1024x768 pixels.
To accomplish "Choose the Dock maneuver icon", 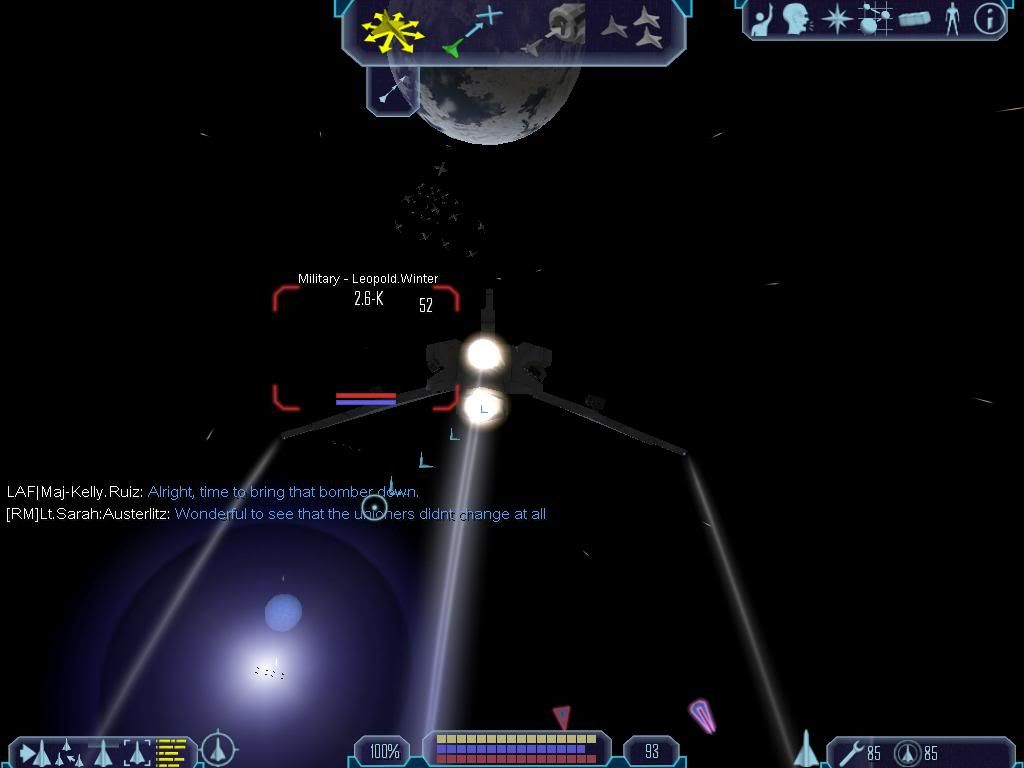I will coord(555,30).
